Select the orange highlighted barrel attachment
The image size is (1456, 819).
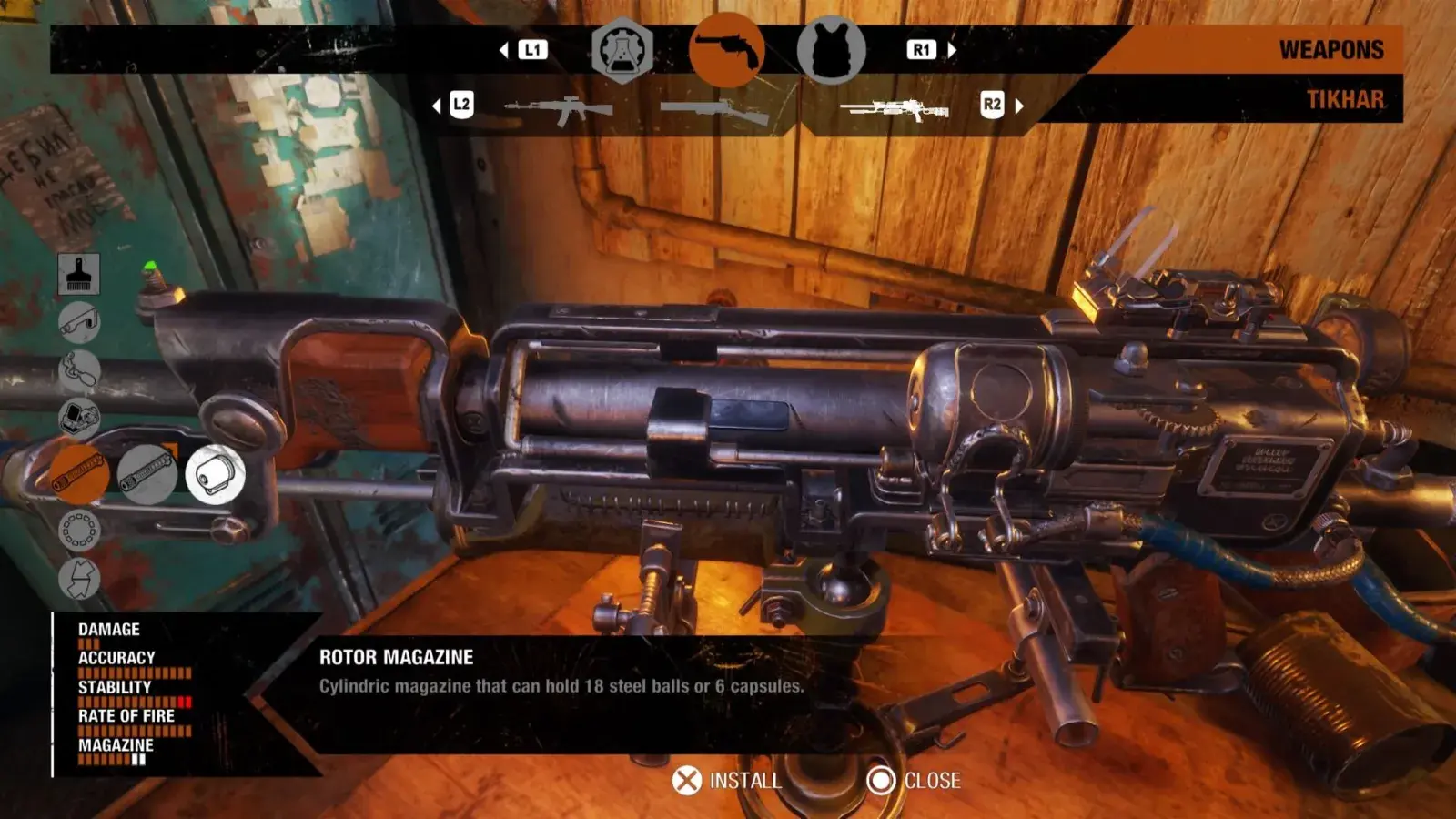(x=79, y=474)
